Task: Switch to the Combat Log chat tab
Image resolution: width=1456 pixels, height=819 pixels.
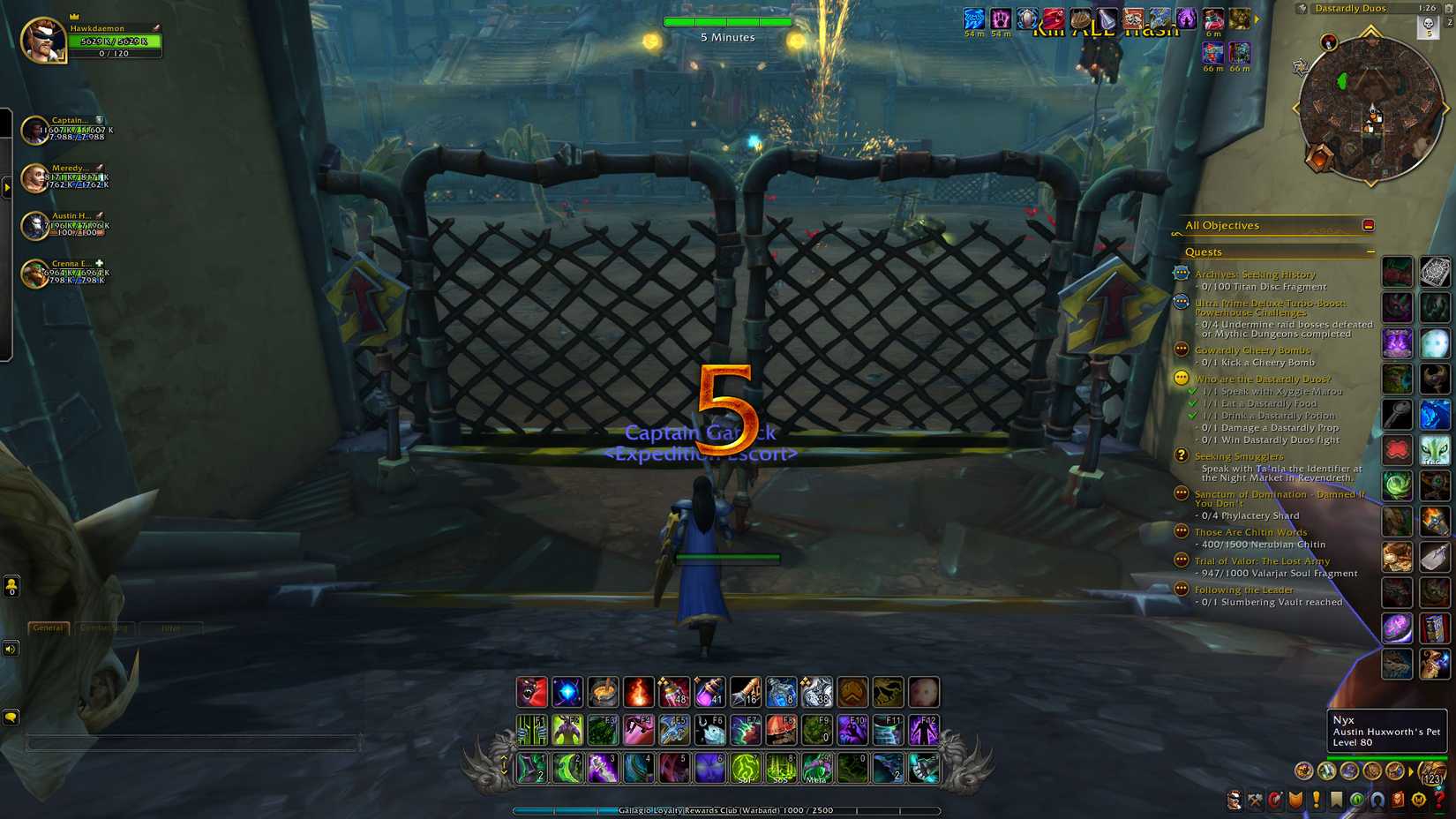Action: 103,628
